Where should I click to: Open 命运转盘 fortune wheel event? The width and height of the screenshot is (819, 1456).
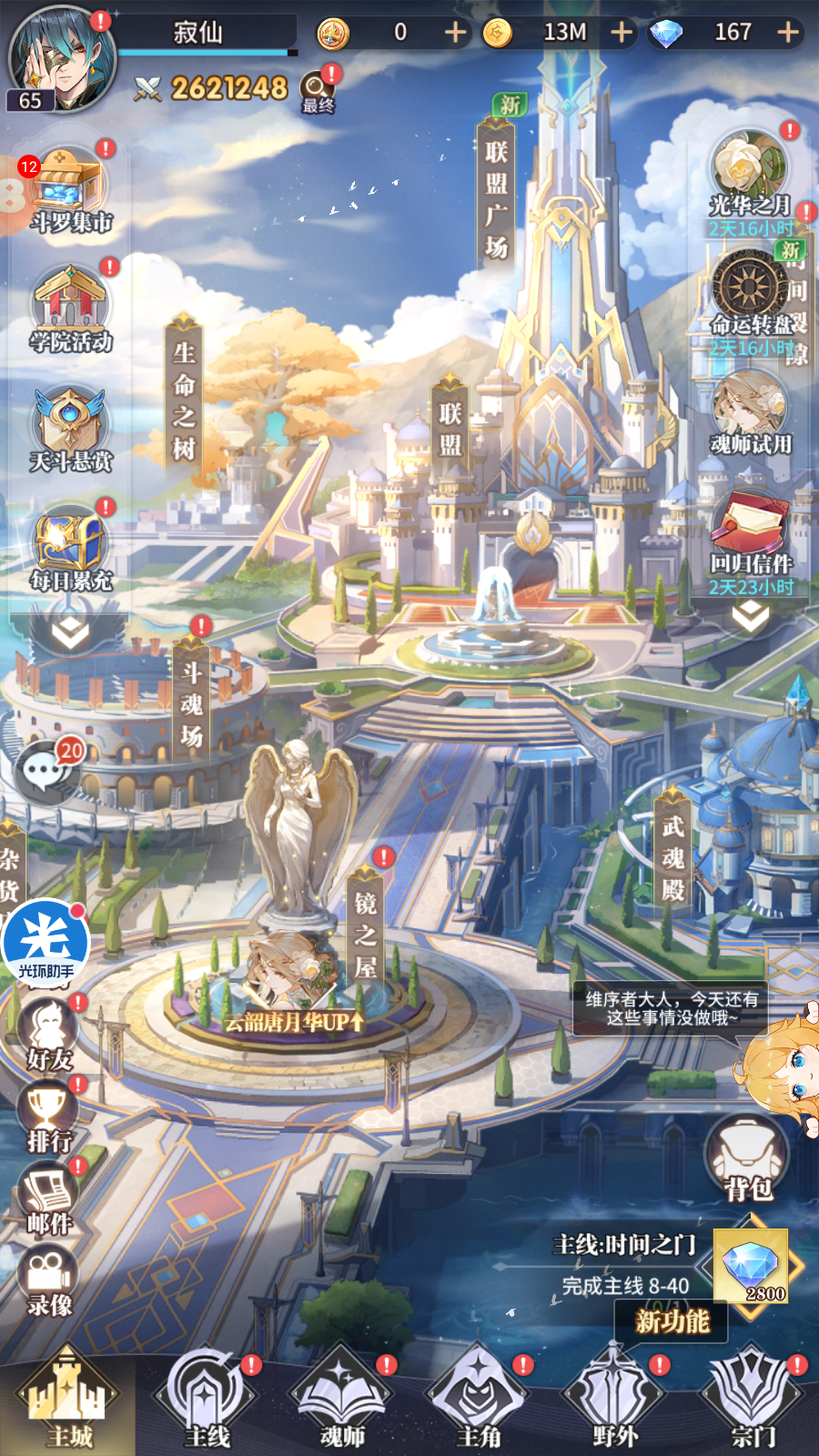tap(750, 296)
